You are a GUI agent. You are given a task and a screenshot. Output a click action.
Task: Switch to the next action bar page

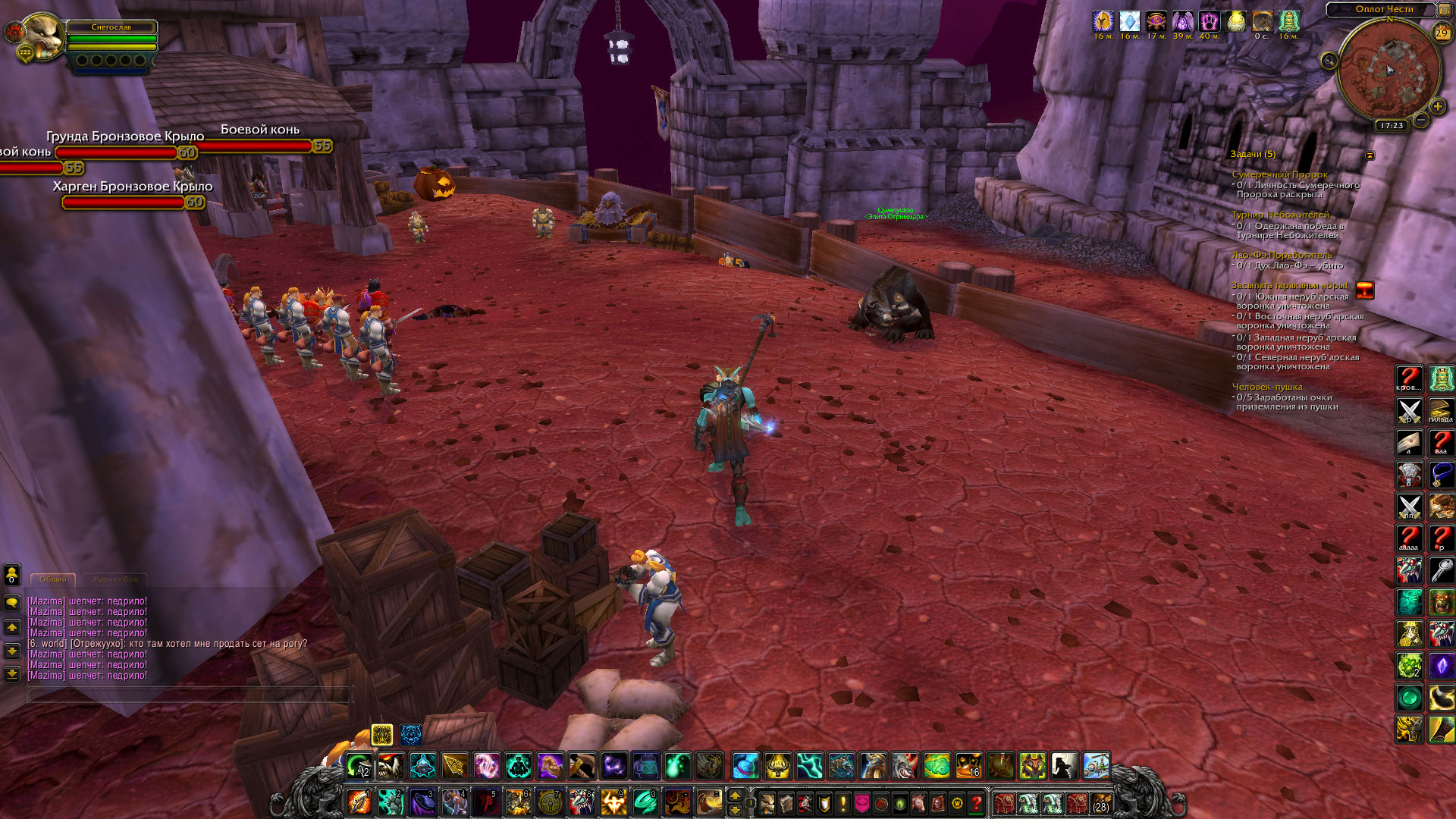pyautogui.click(x=734, y=795)
